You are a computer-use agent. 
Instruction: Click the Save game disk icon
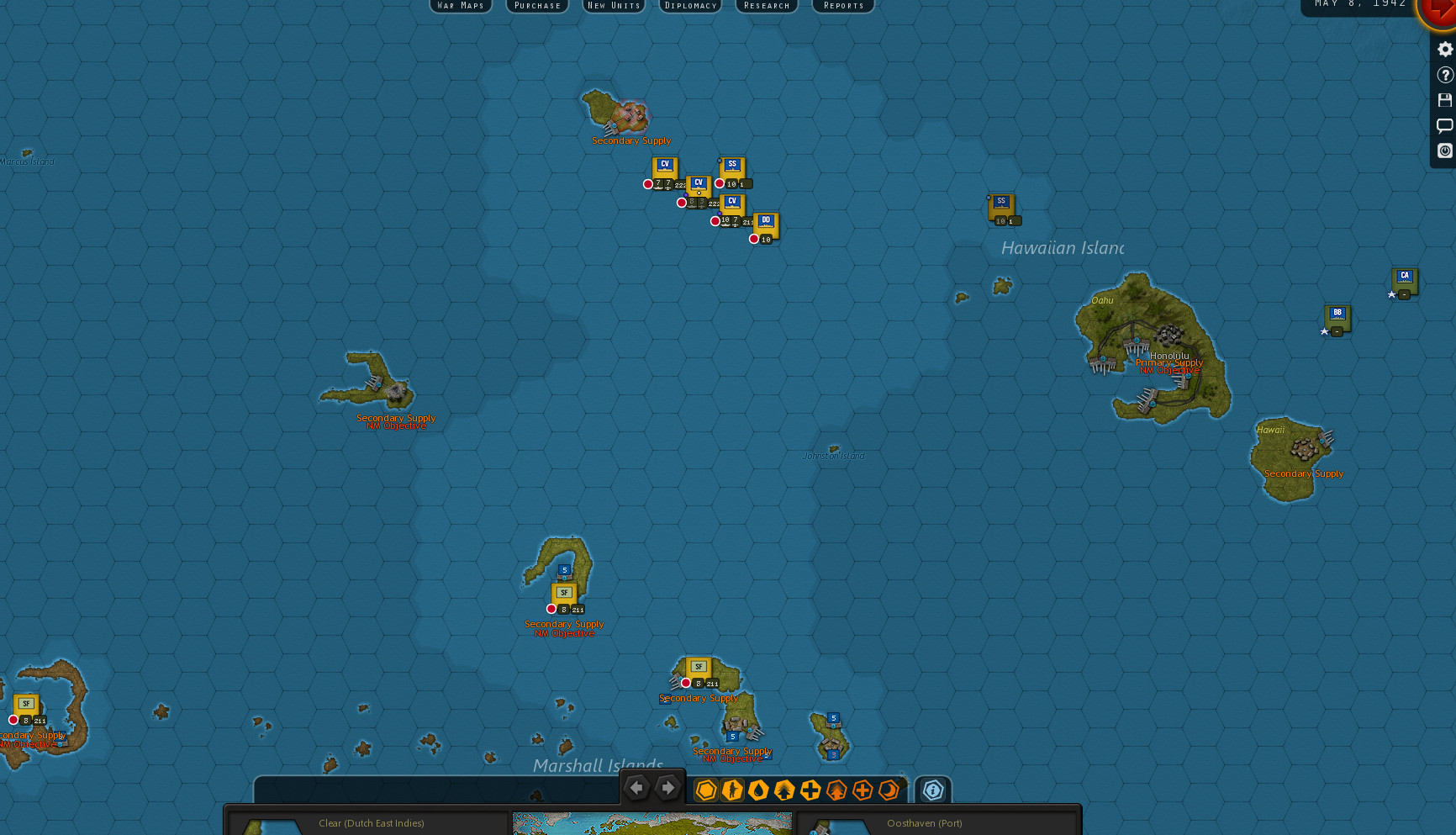point(1445,100)
